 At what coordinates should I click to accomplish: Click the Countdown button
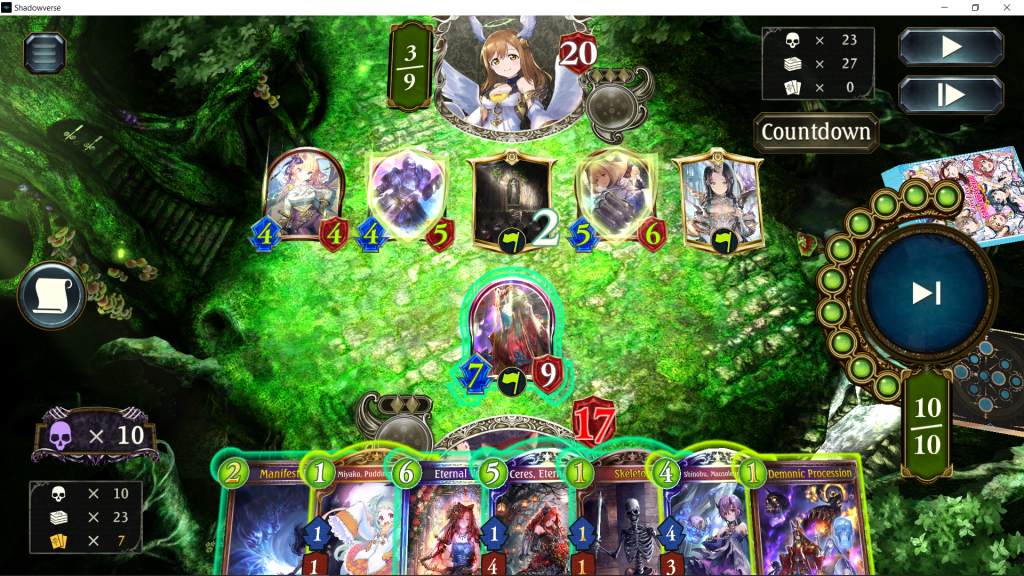pyautogui.click(x=815, y=132)
